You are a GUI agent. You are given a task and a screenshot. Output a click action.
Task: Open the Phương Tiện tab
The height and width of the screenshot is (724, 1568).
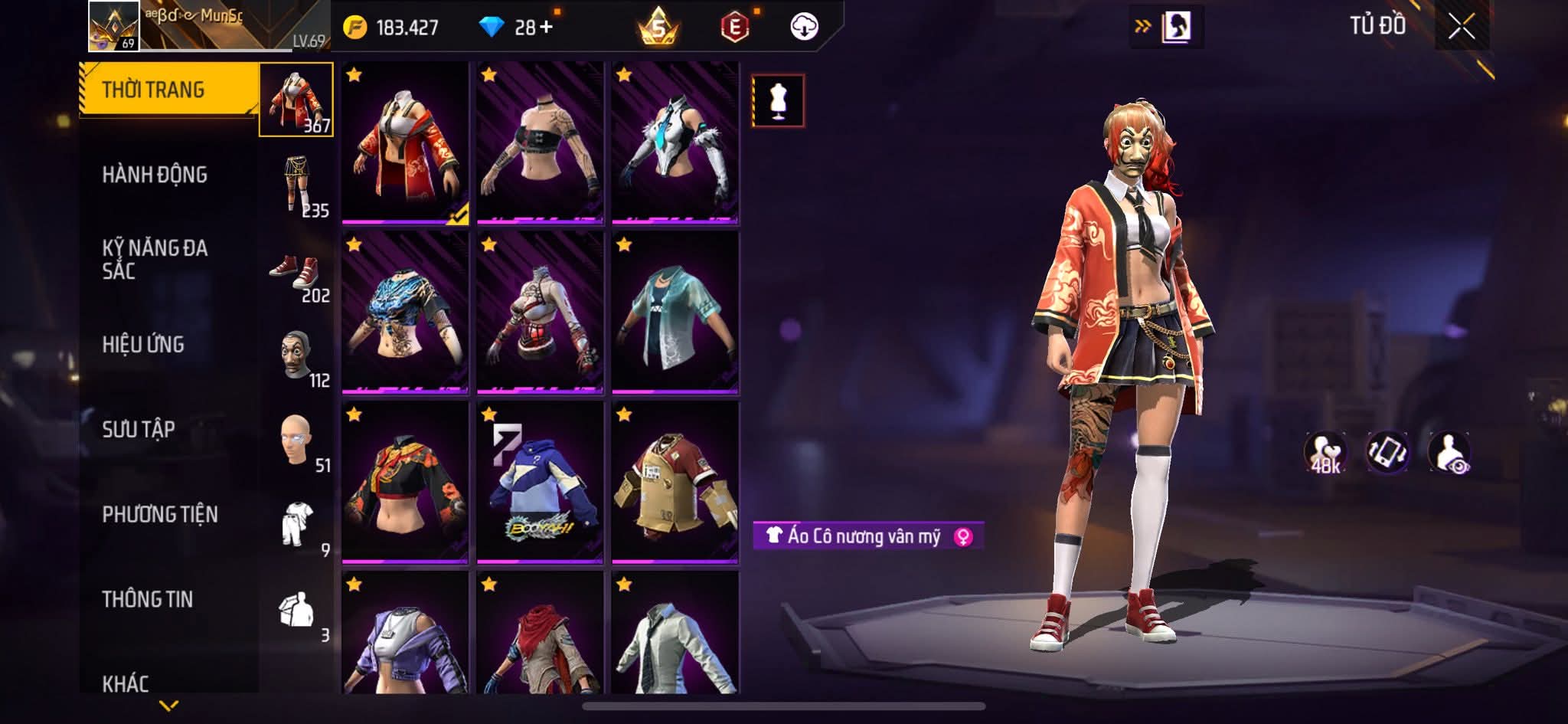click(x=160, y=514)
